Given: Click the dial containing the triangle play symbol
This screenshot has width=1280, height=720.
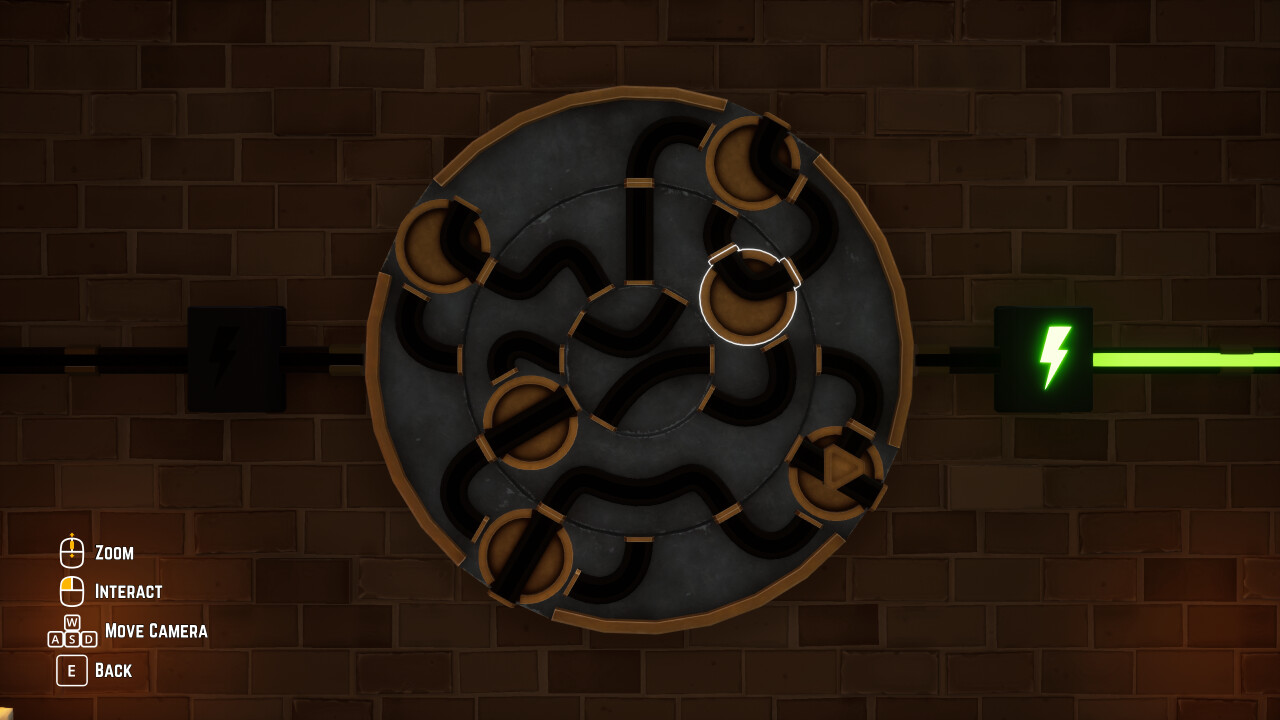Looking at the screenshot, I should tap(835, 470).
